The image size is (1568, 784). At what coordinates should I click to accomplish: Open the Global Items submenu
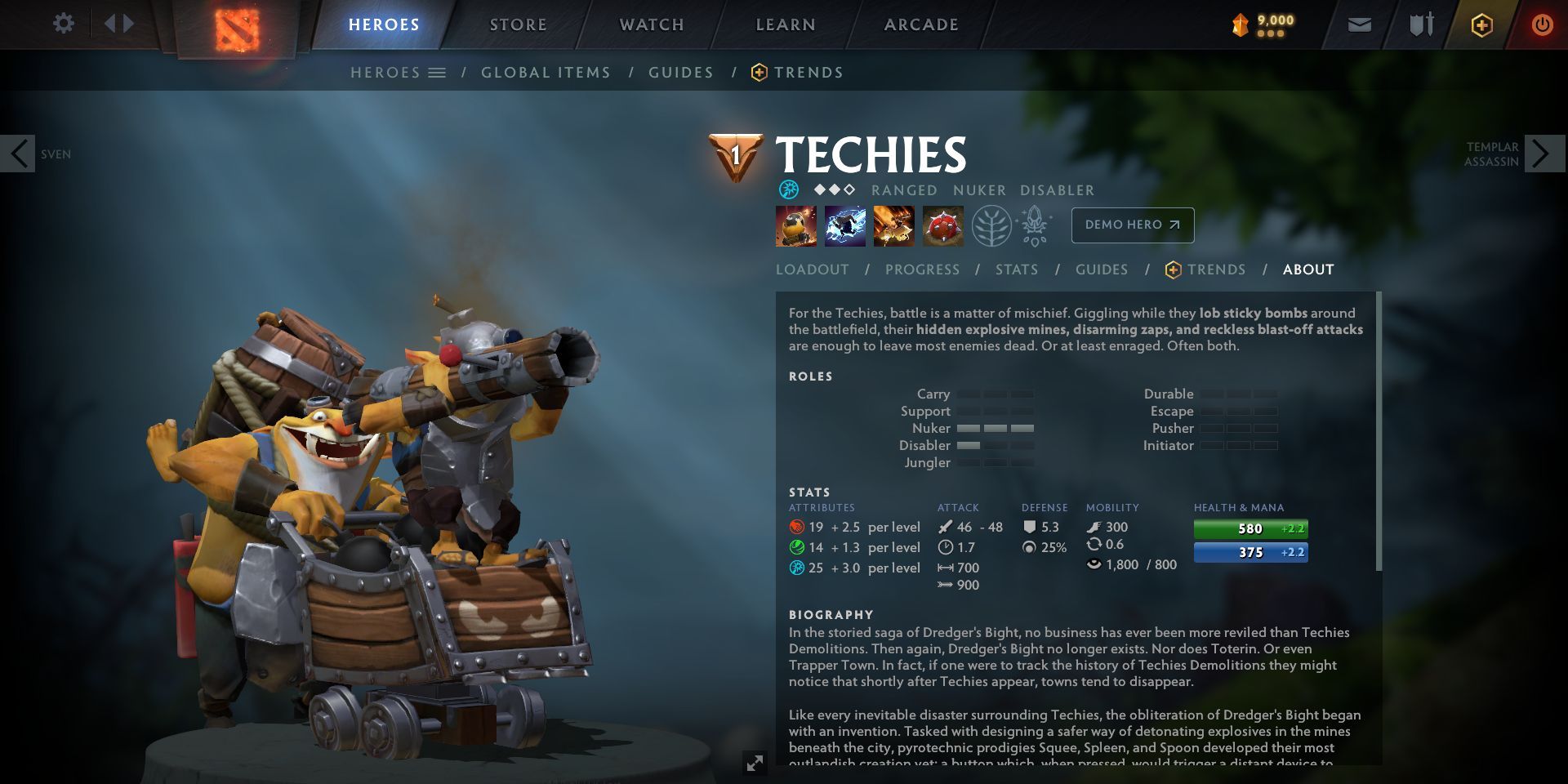[546, 73]
